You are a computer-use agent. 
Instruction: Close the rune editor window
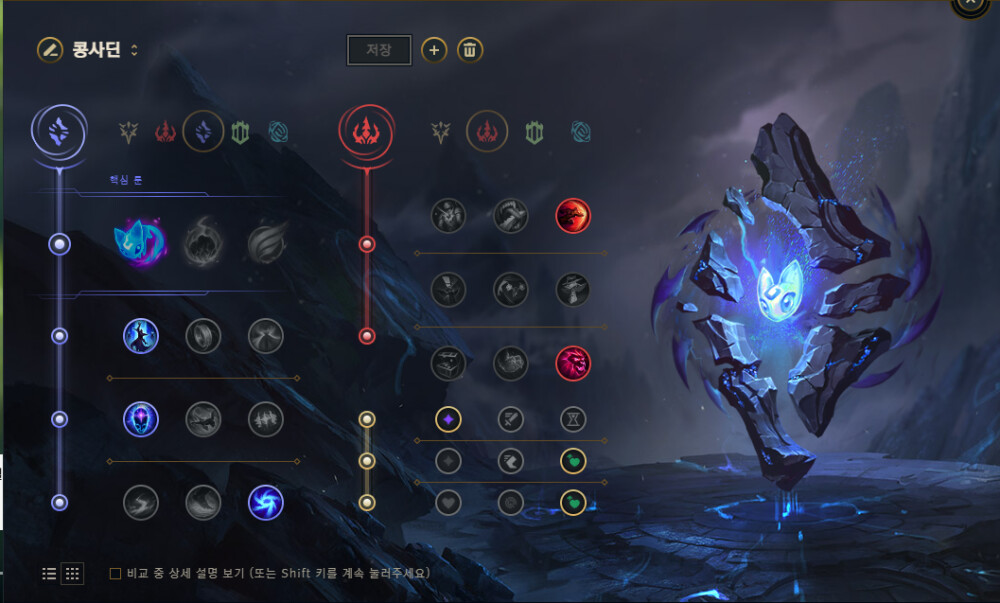(x=971, y=5)
